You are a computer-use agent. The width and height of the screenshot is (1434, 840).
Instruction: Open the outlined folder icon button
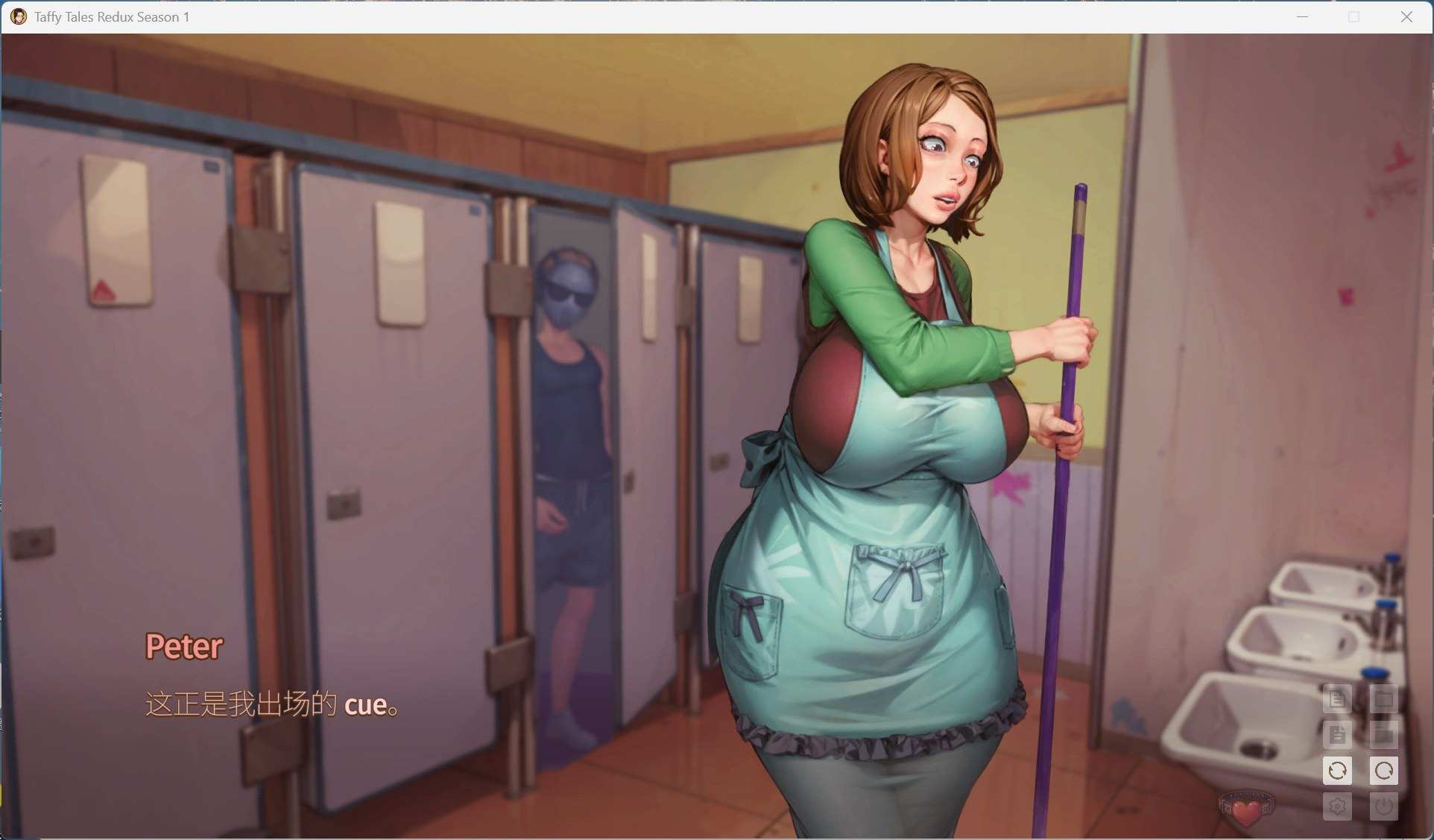click(x=1383, y=699)
